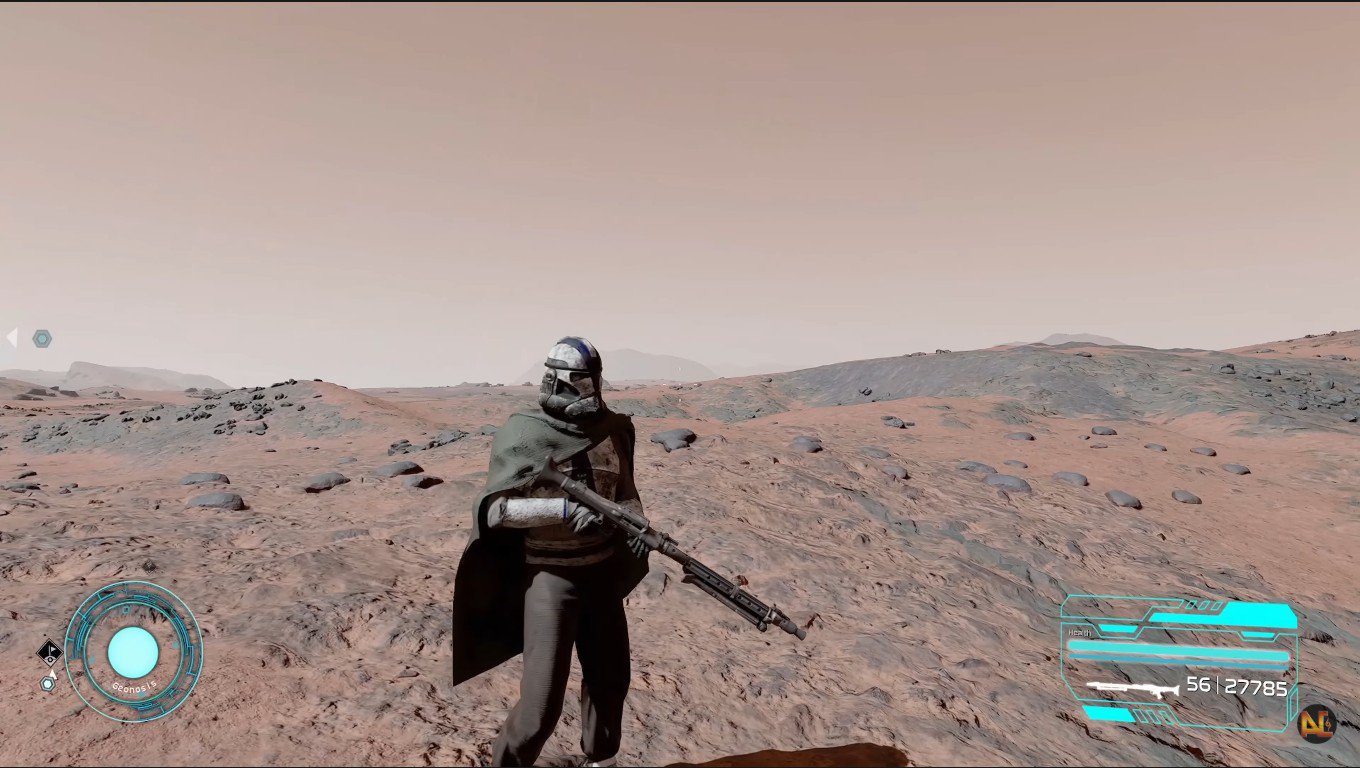Select the small hexagon icon below the pointer marker
This screenshot has width=1360, height=768.
pos(47,683)
